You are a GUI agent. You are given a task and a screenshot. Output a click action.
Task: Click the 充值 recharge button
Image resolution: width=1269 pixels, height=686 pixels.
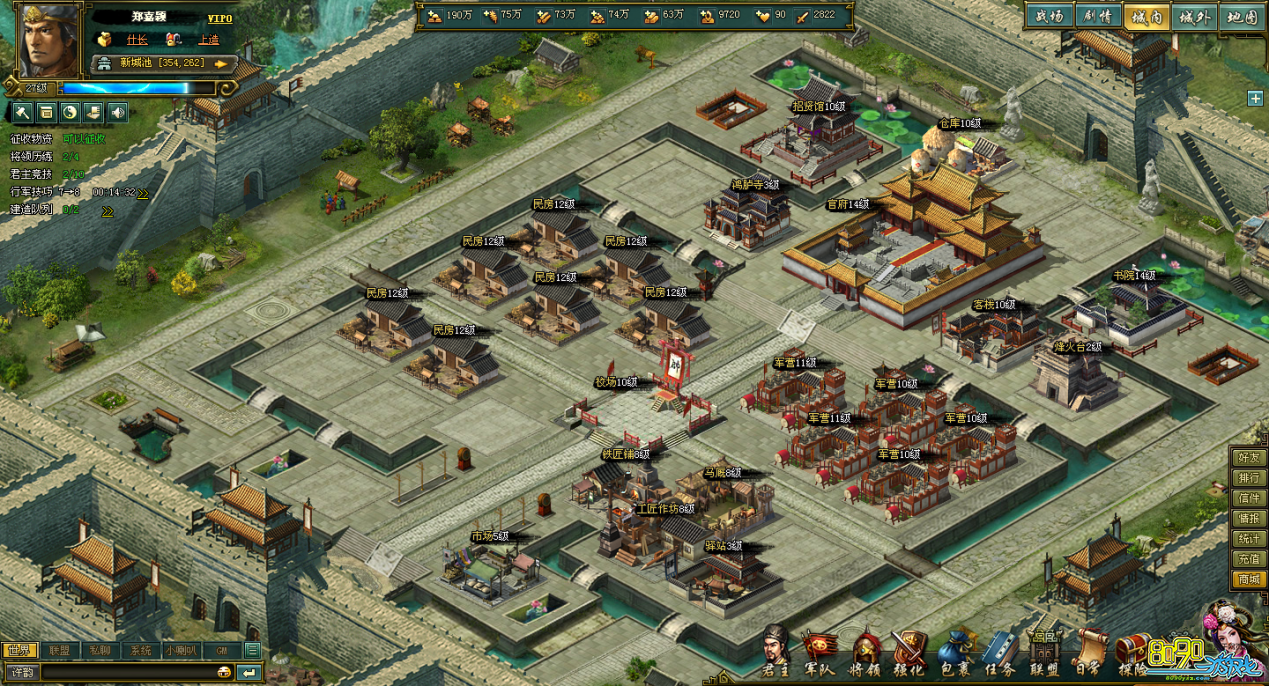click(1248, 559)
